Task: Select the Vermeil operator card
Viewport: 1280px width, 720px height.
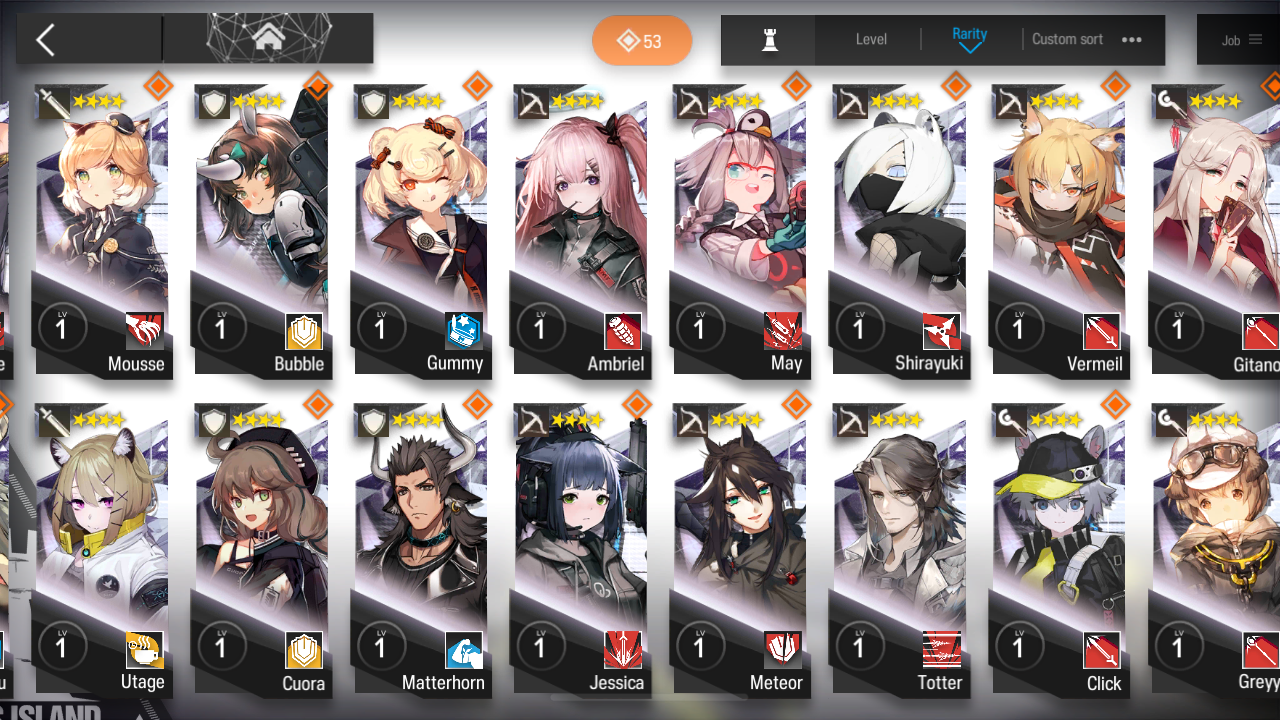Action: (x=1058, y=230)
